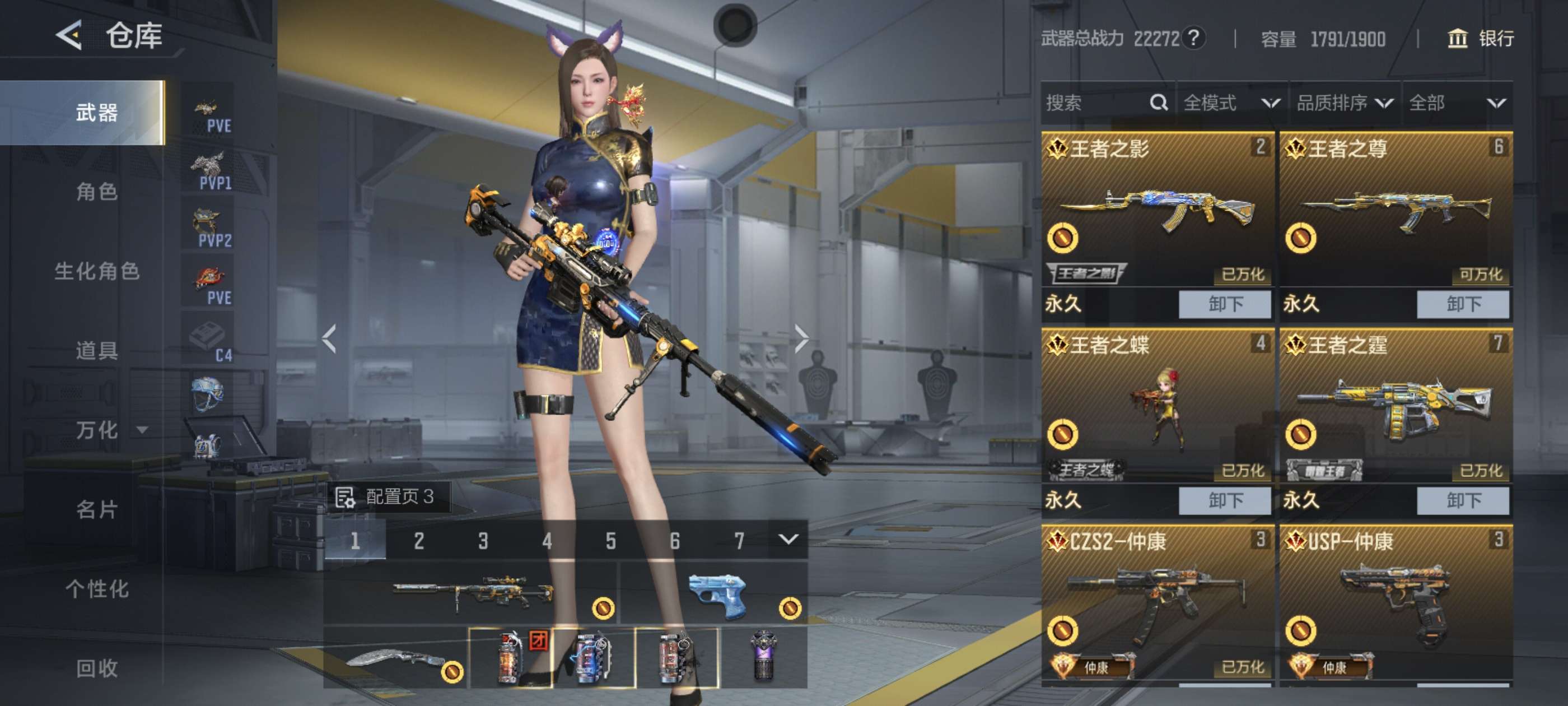
Task: Open the 名片 section
Action: (x=96, y=509)
